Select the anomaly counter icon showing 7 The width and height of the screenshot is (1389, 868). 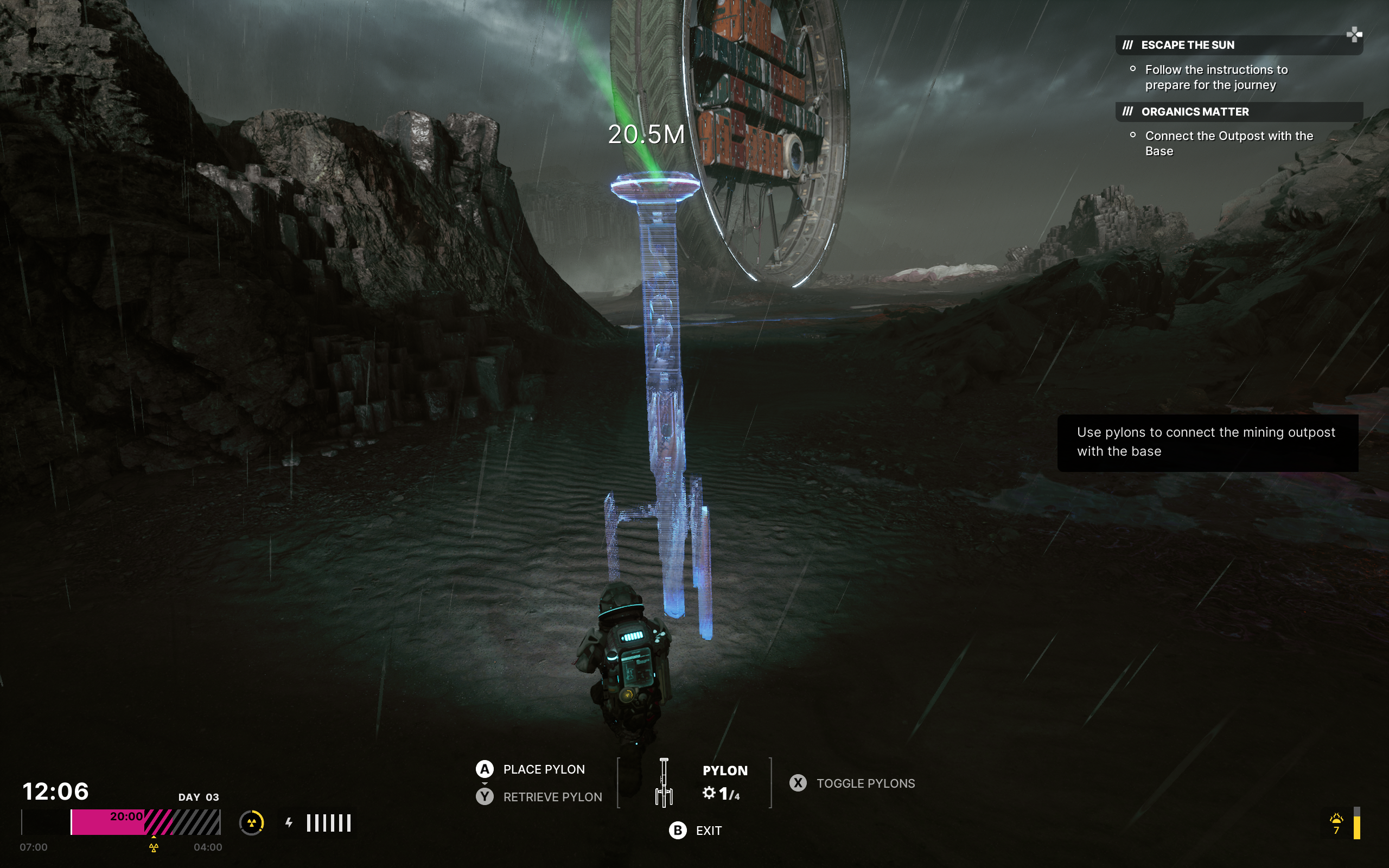[1338, 822]
